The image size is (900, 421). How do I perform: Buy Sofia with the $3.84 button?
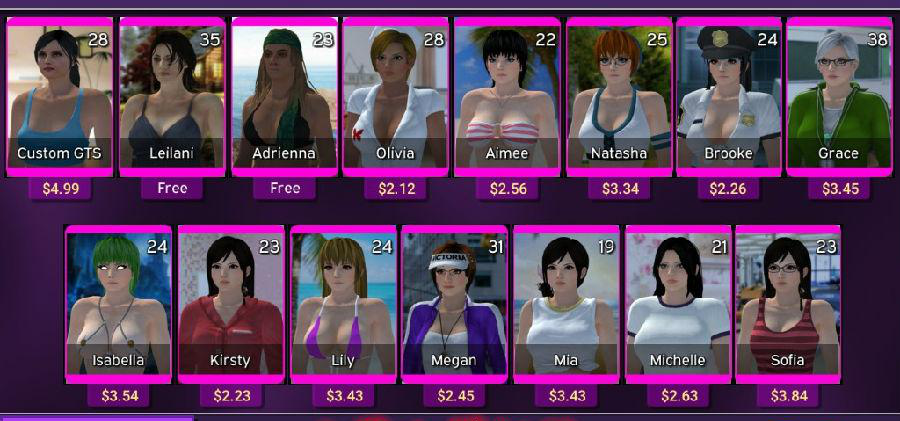point(788,395)
